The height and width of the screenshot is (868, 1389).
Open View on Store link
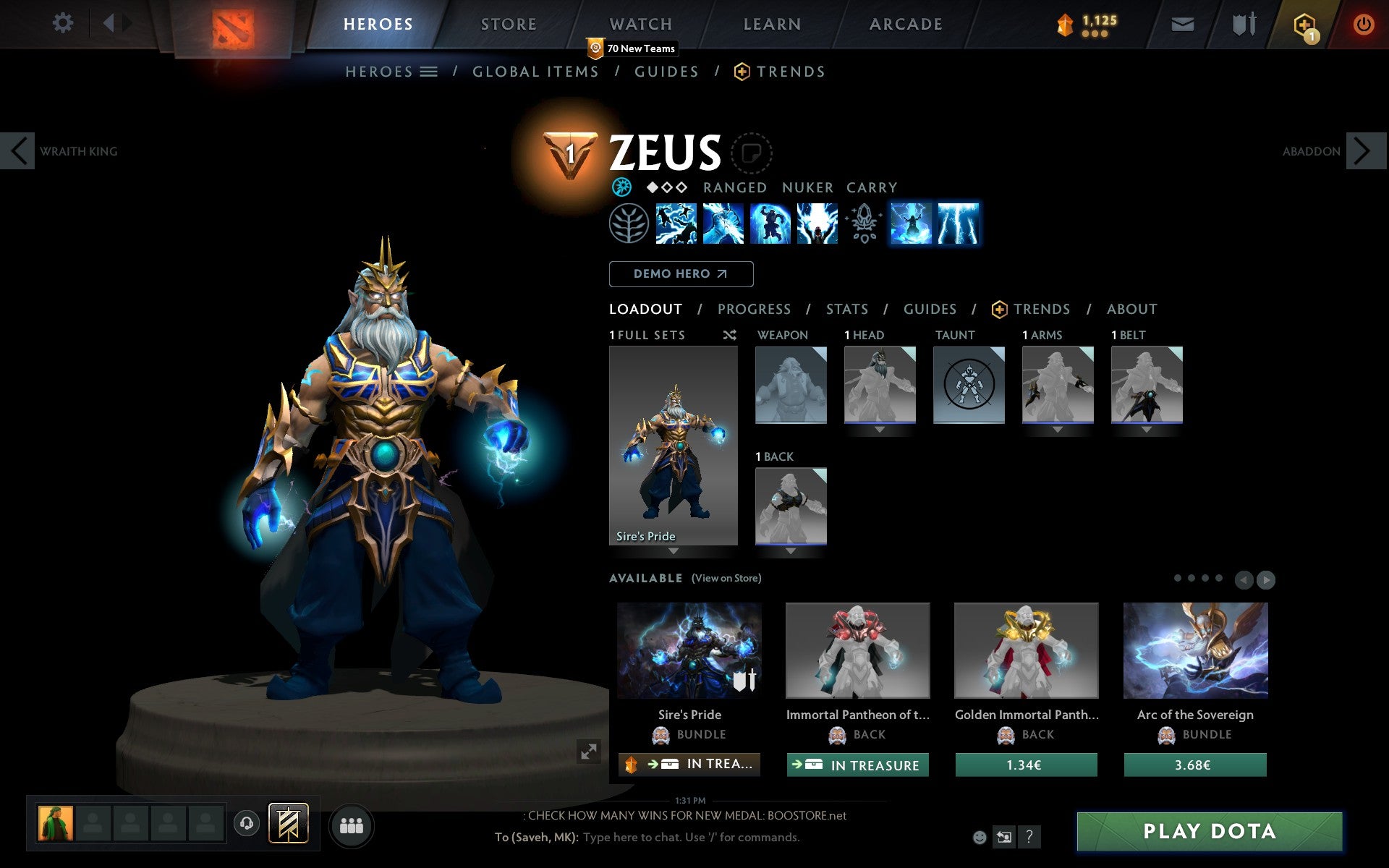point(726,578)
